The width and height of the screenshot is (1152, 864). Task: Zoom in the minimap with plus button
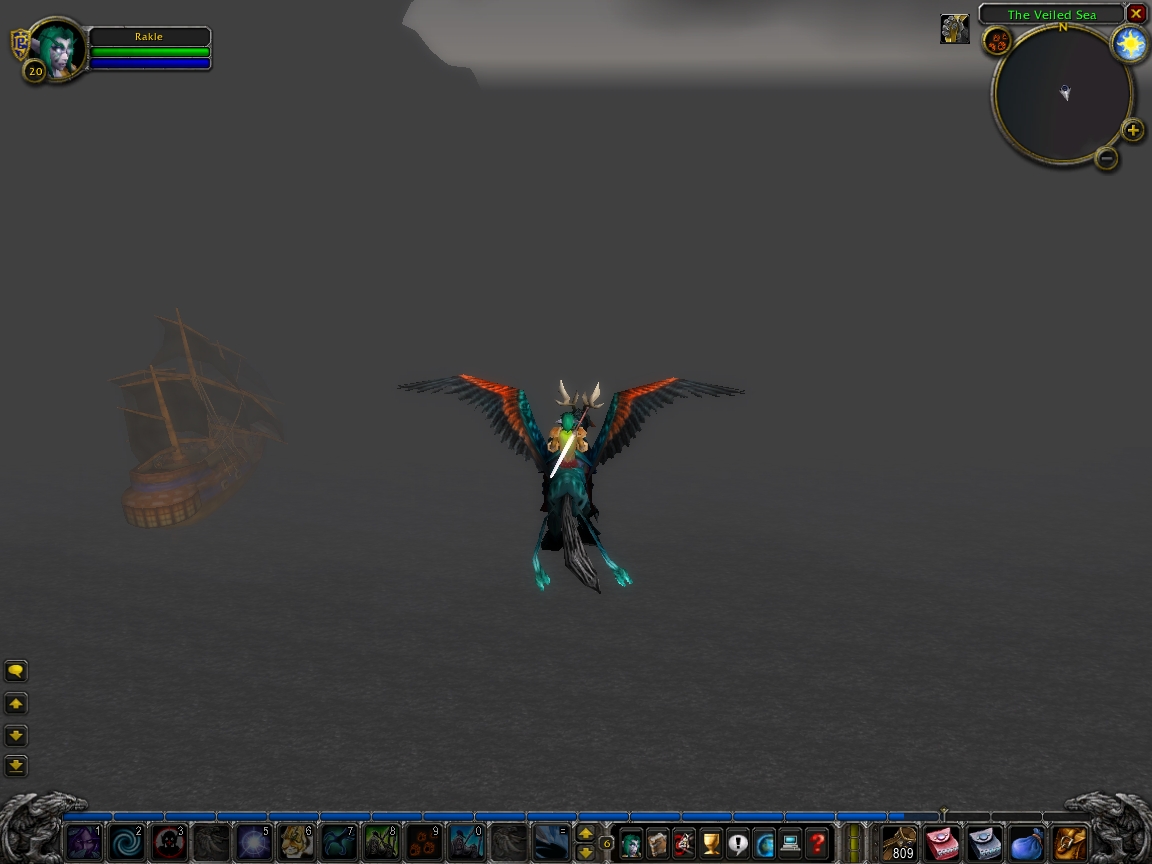click(1132, 130)
